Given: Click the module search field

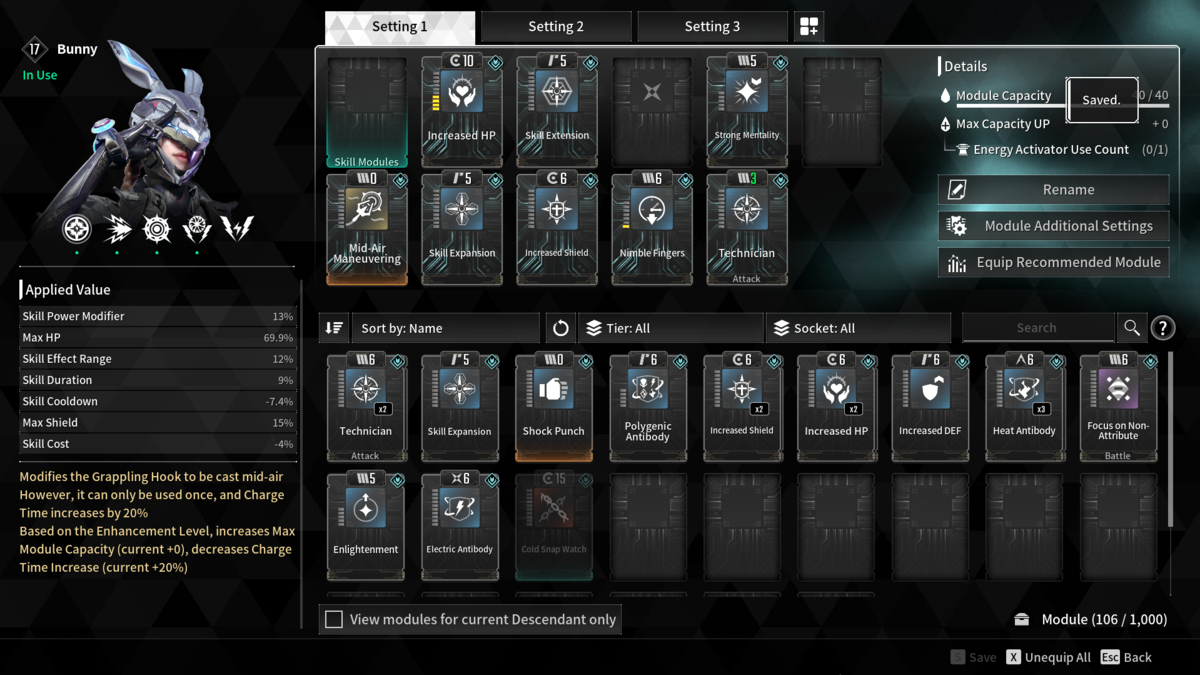Looking at the screenshot, I should pyautogui.click(x=1037, y=328).
